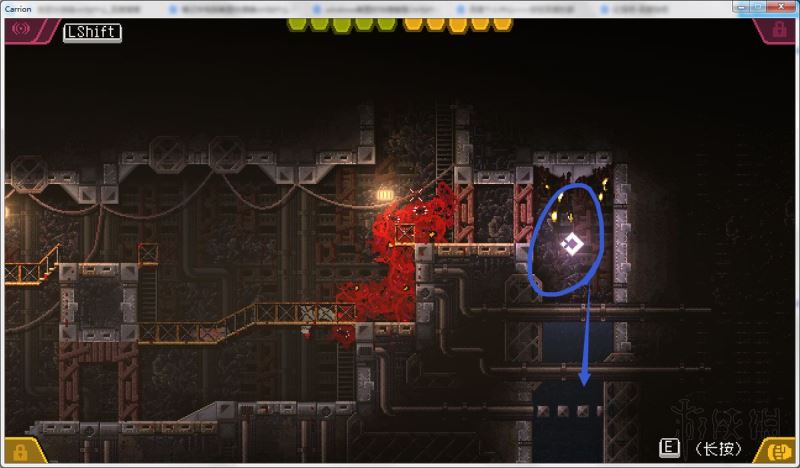This screenshot has height=468, width=800.
Task: Select the locked pink ability slot
Action: [778, 30]
